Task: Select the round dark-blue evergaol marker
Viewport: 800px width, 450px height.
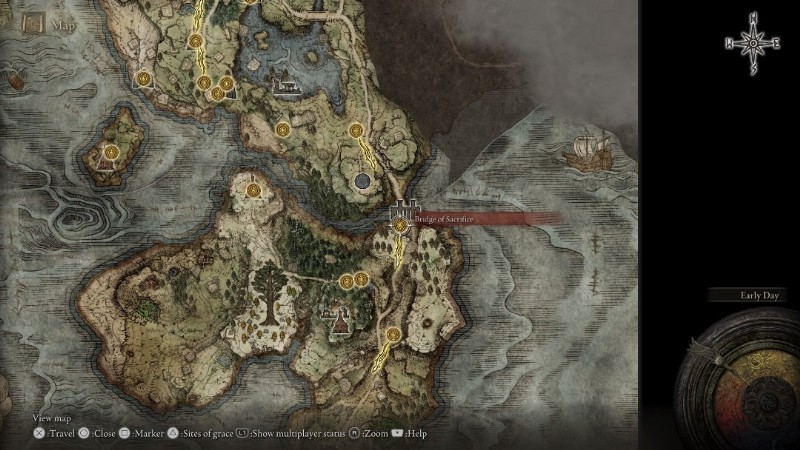Action: point(363,180)
